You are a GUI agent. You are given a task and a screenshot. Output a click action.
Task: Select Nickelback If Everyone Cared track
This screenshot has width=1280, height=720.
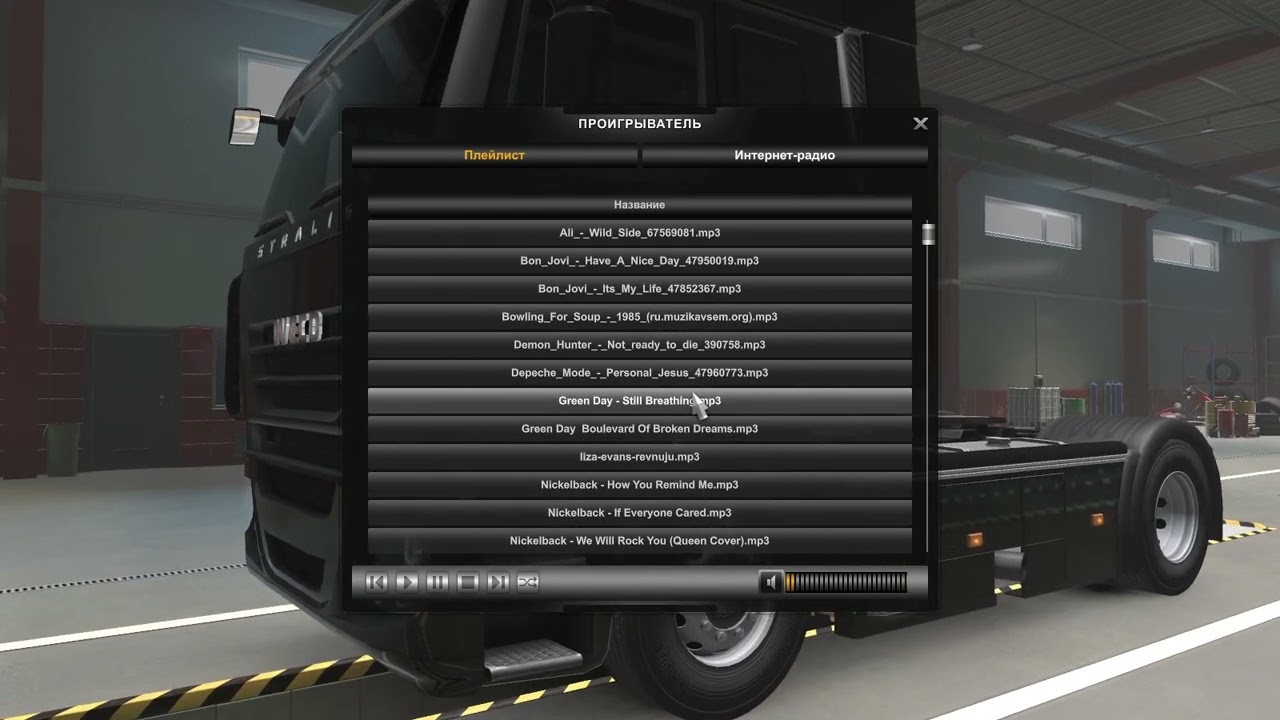tap(639, 513)
